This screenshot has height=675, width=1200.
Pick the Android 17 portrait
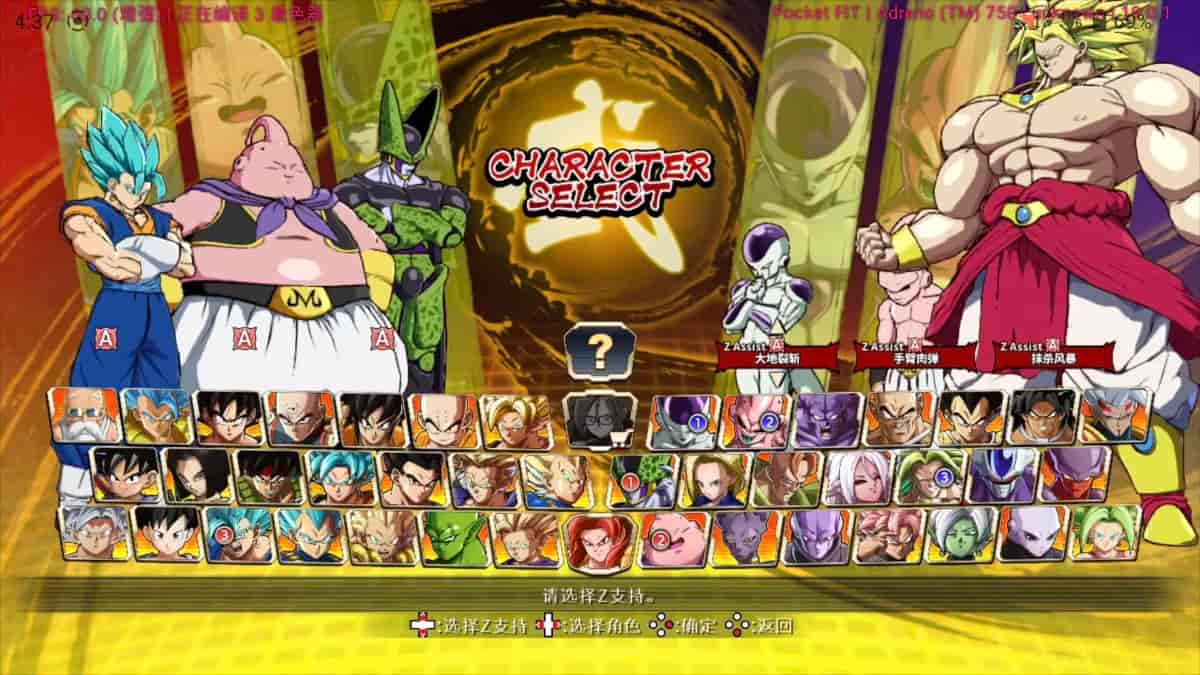[197, 477]
